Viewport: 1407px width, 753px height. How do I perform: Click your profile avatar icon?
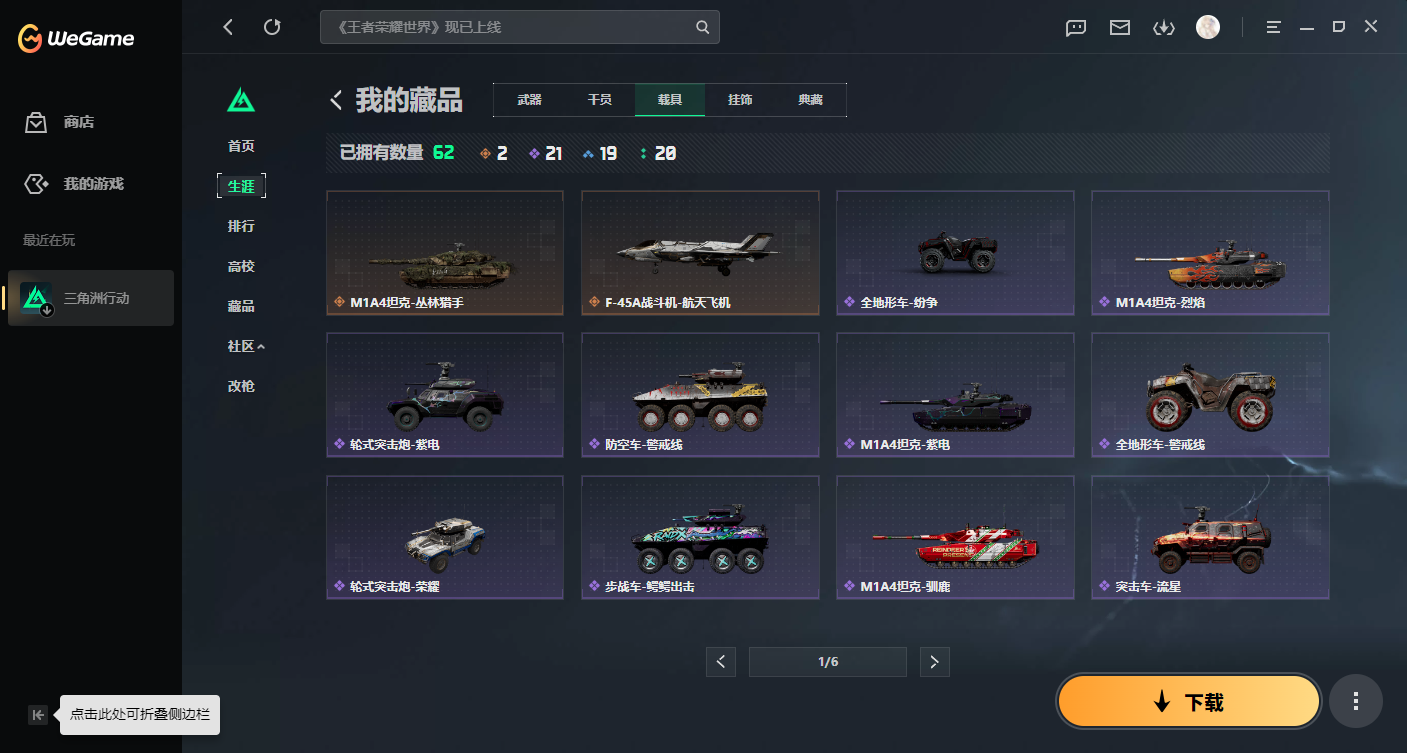point(1208,27)
